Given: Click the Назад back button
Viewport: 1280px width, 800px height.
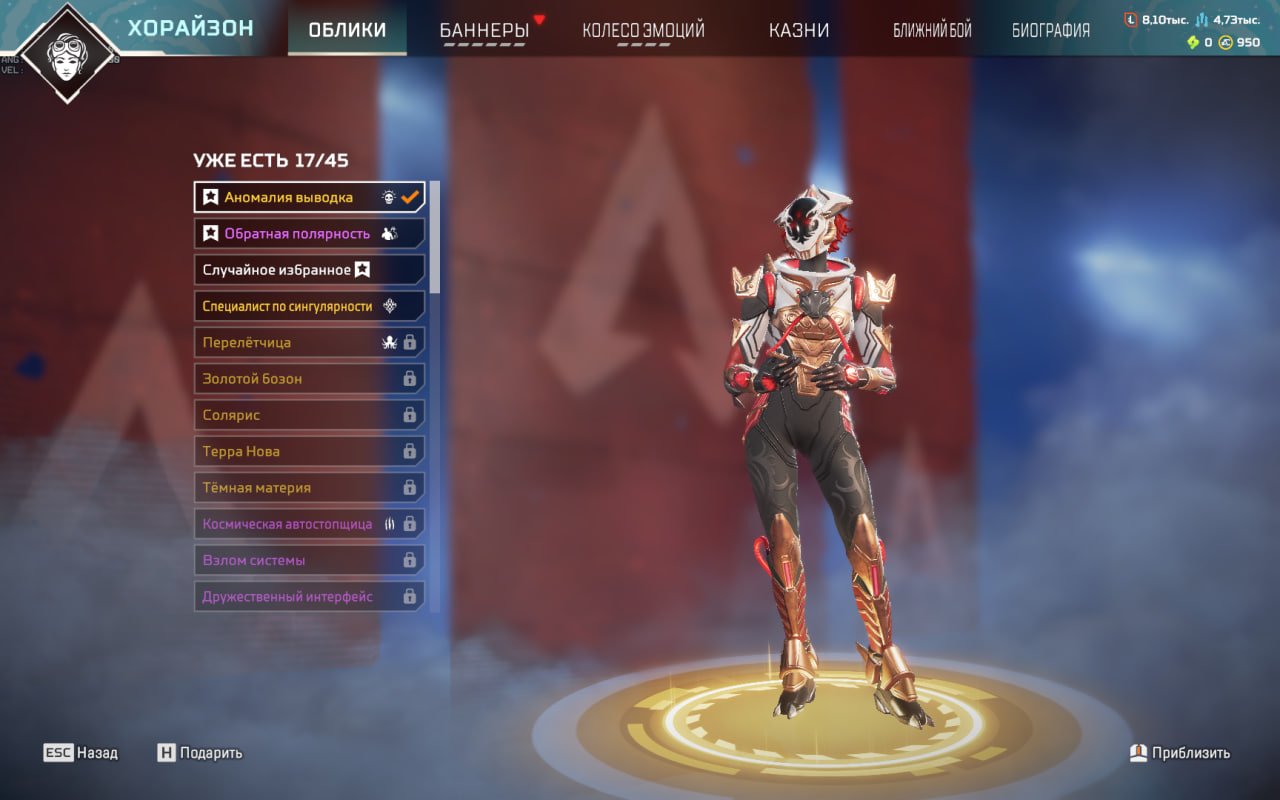Looking at the screenshot, I should click(81, 753).
